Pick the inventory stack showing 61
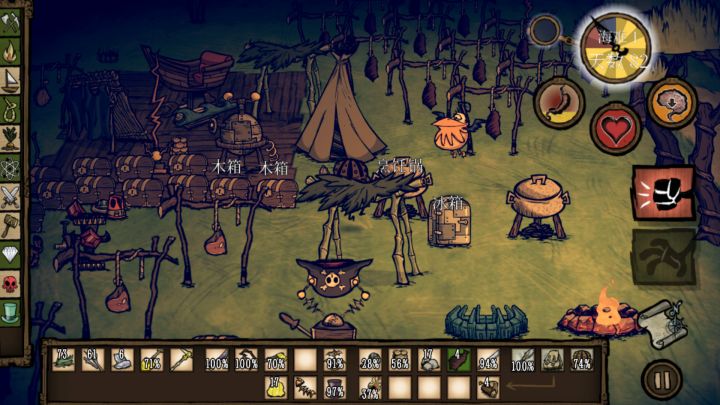This screenshot has height=405, width=720. point(93,360)
